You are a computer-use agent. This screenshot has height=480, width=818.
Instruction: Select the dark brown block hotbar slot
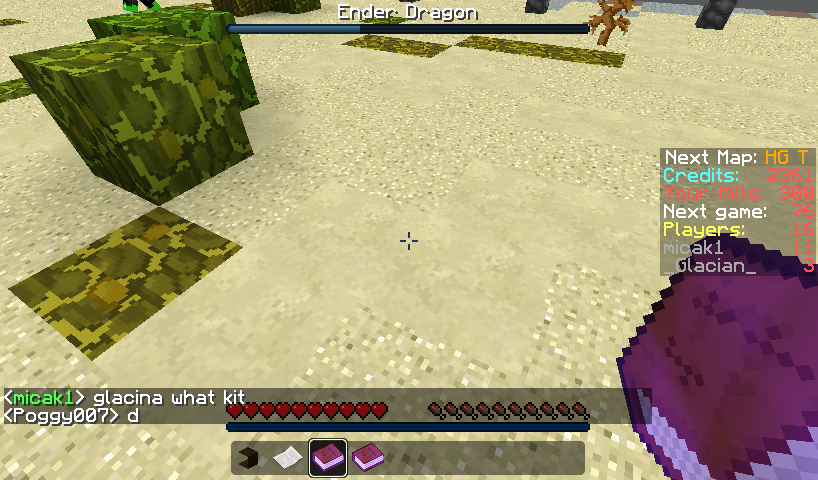(250, 458)
